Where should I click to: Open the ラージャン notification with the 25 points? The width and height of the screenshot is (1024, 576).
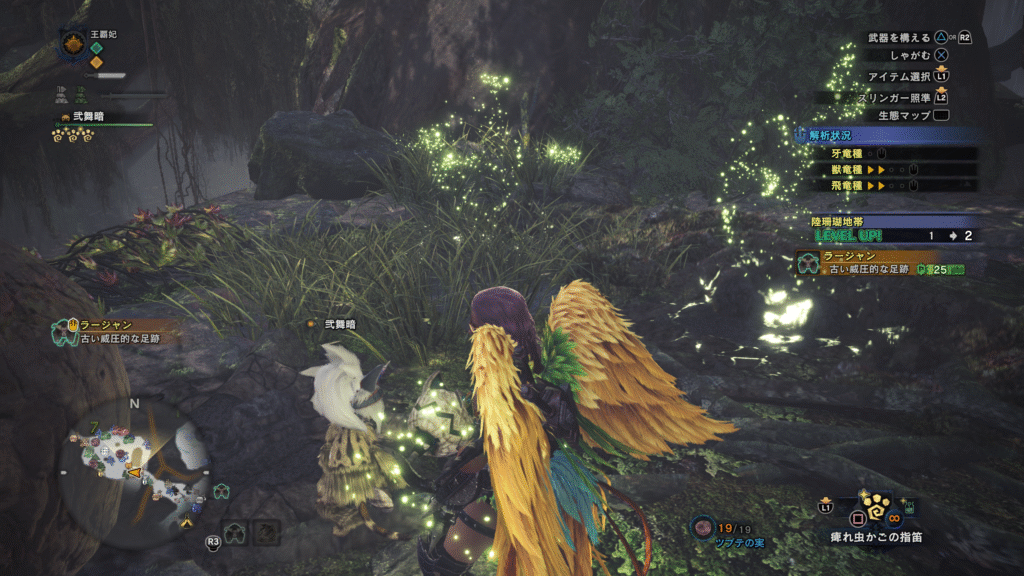click(880, 263)
